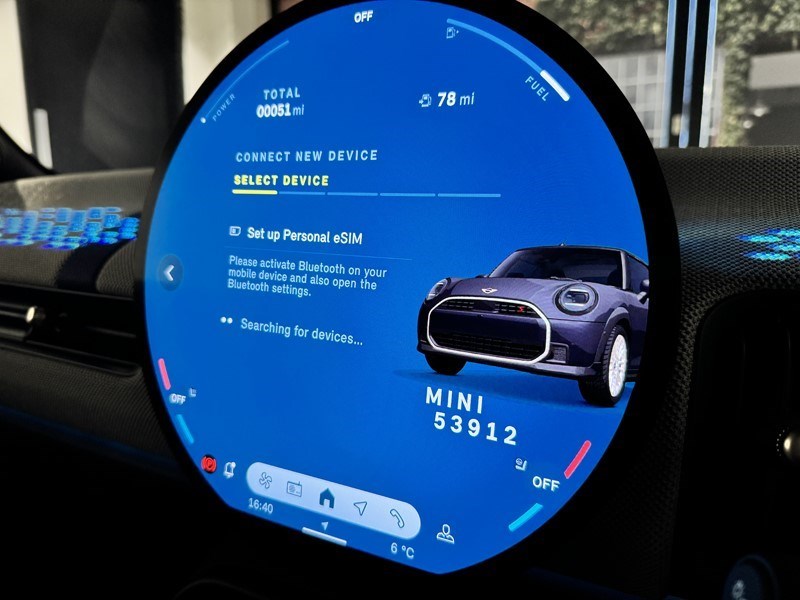The image size is (800, 600).
Task: Open the radio media icon
Action: tap(295, 490)
